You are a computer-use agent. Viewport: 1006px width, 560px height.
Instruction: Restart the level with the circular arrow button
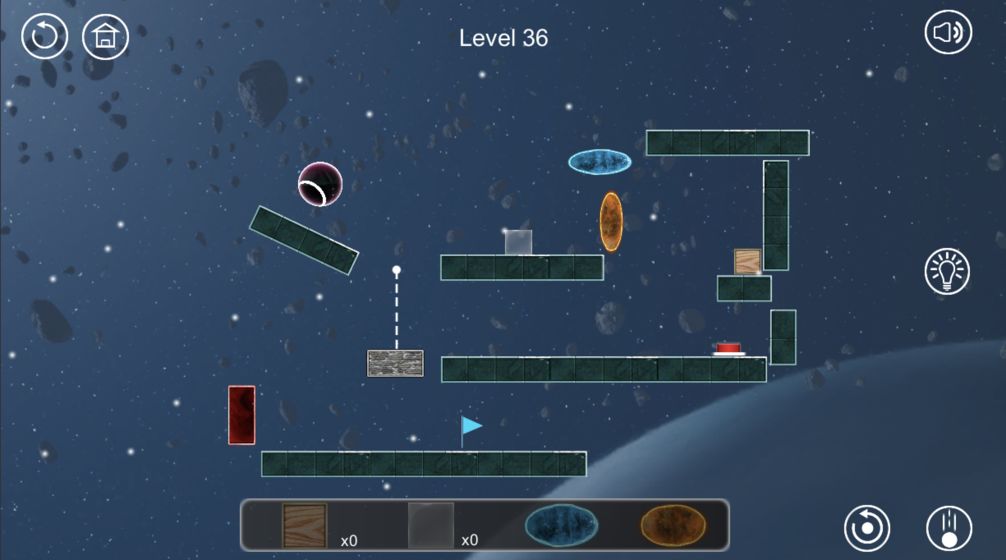[x=45, y=37]
